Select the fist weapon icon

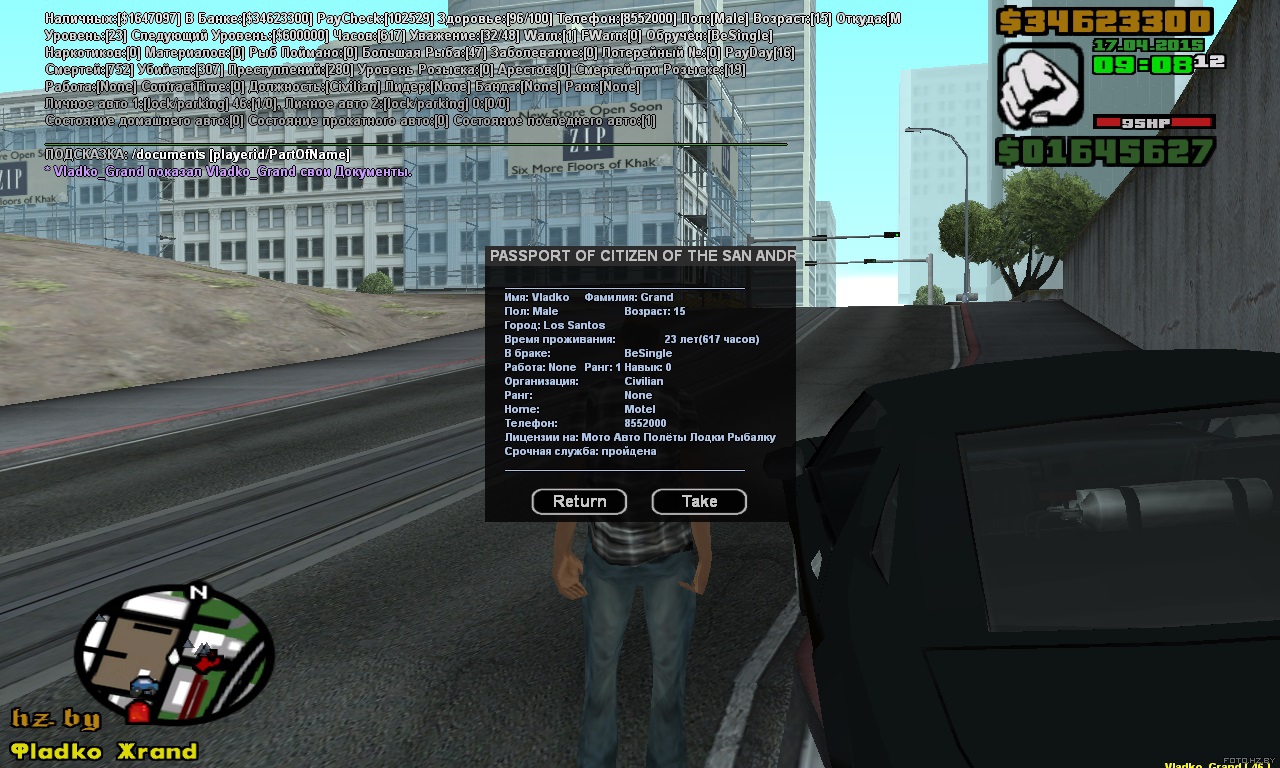tap(1040, 85)
